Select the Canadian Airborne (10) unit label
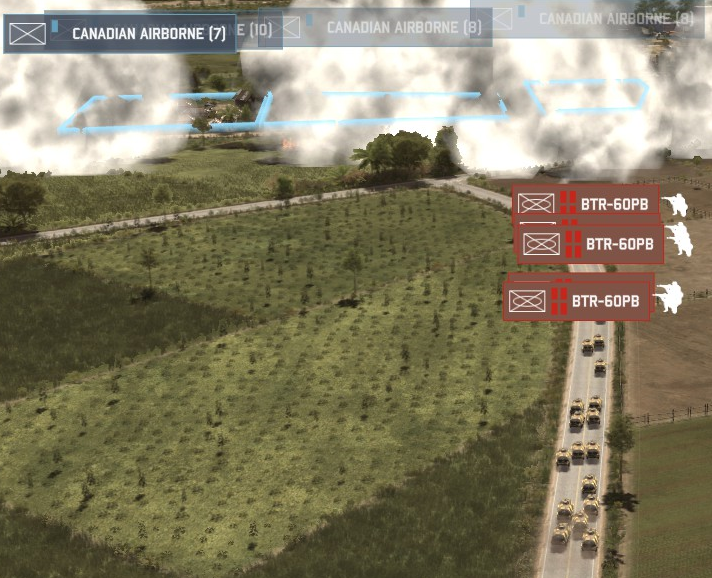The height and width of the screenshot is (578, 712). click(260, 30)
